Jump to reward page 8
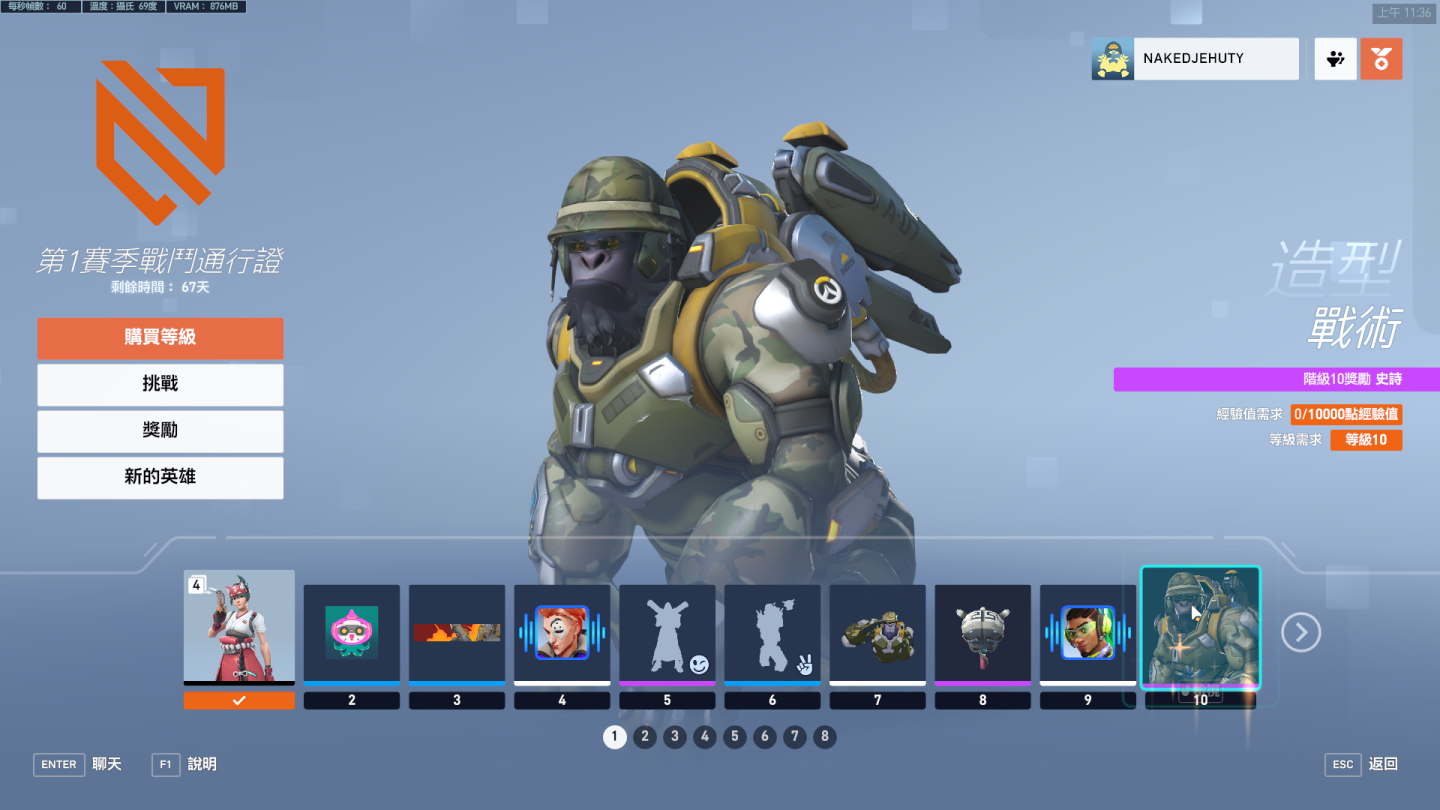The height and width of the screenshot is (810, 1440). (x=824, y=738)
